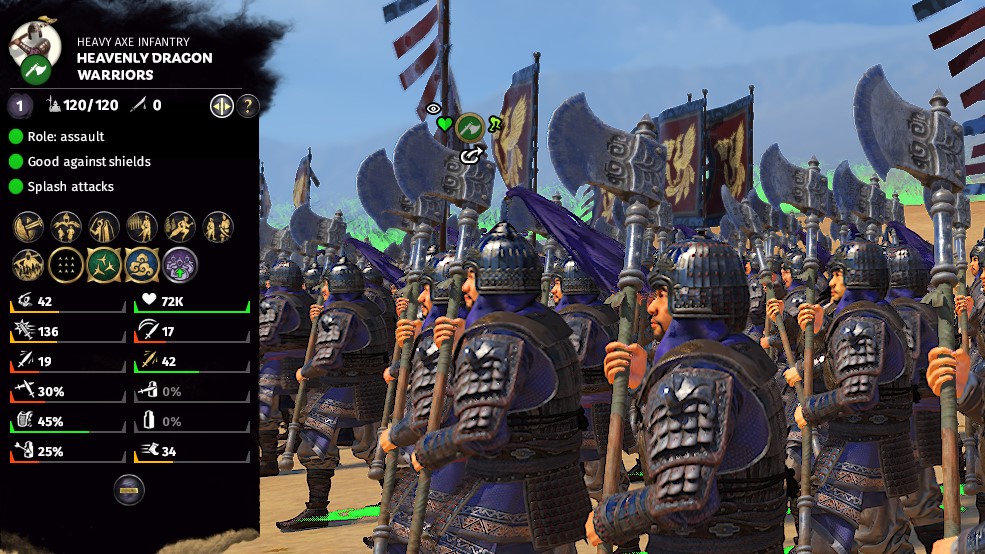Image resolution: width=985 pixels, height=554 pixels.
Task: Select the green triple-shuriken ability icon
Action: pos(104,265)
